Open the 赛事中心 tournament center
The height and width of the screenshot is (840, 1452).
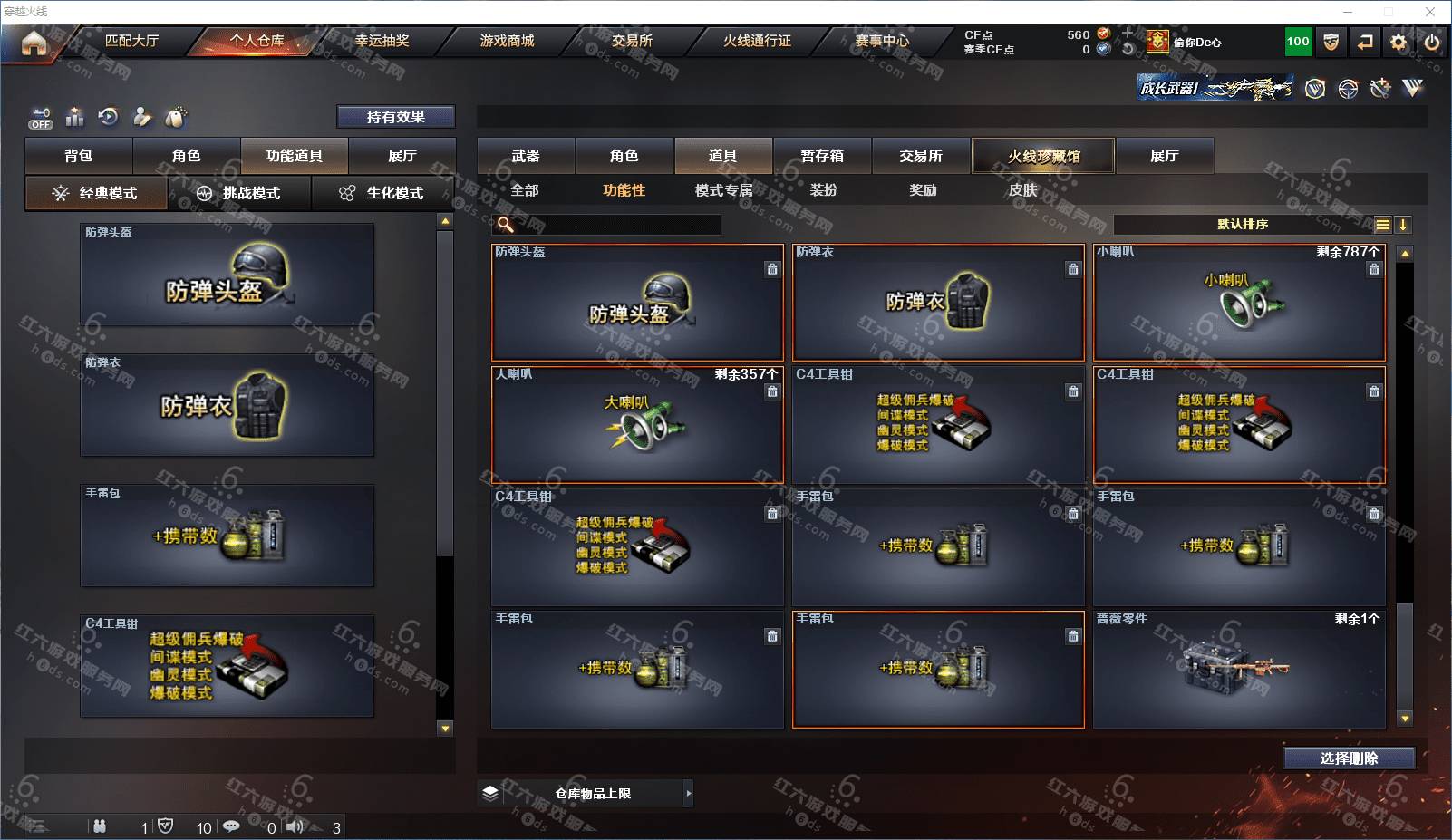click(x=882, y=41)
